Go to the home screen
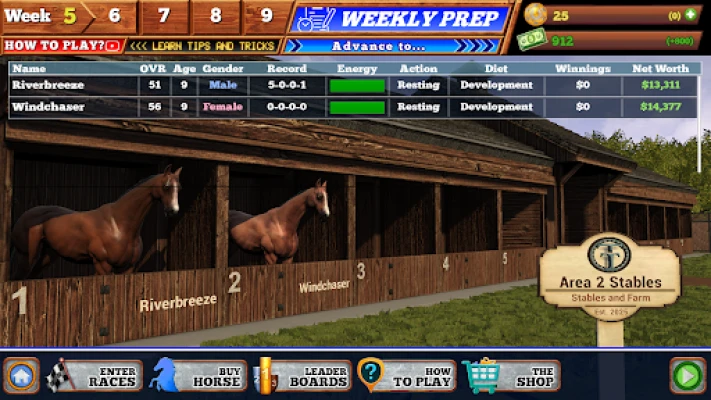This screenshot has height=400, width=711. [x=22, y=376]
